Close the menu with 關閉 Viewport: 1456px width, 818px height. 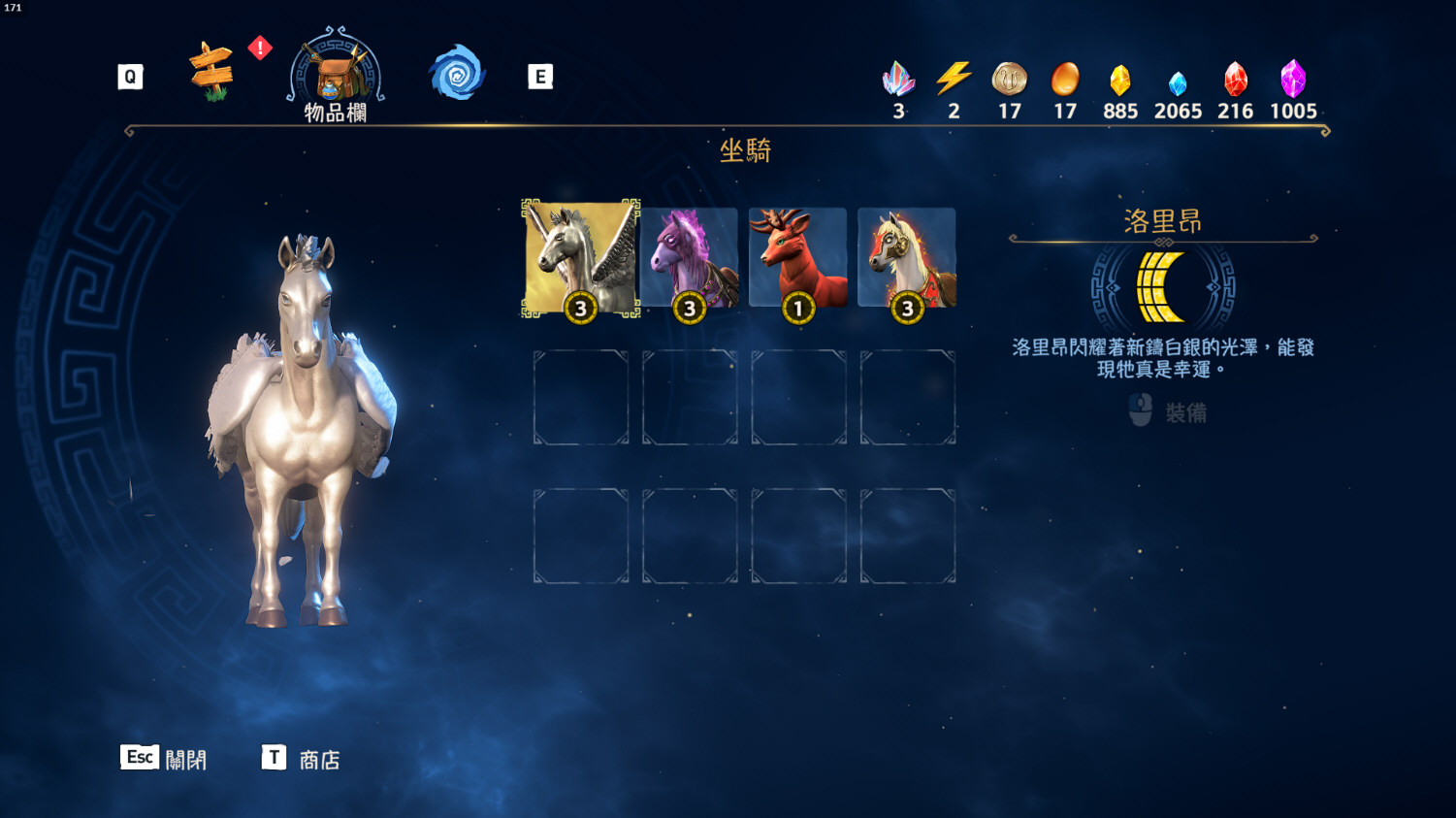[164, 759]
